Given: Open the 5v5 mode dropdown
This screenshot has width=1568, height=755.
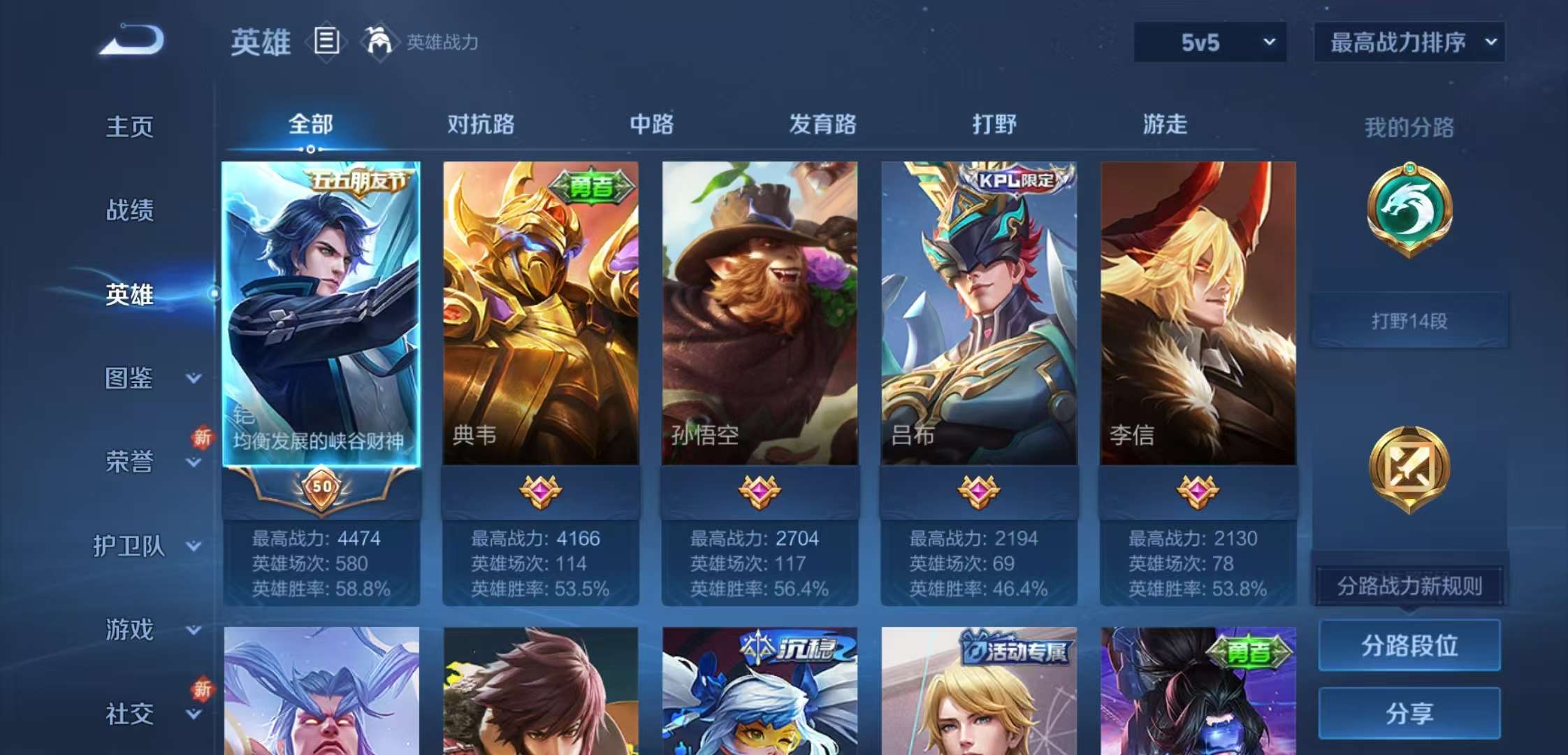Looking at the screenshot, I should point(1209,42).
